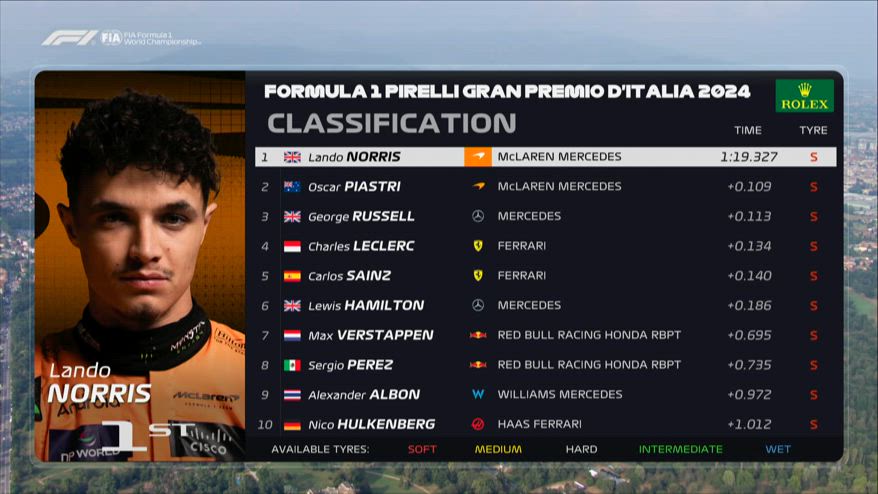
Task: Select Lando Norris's classification row
Action: coord(545,157)
